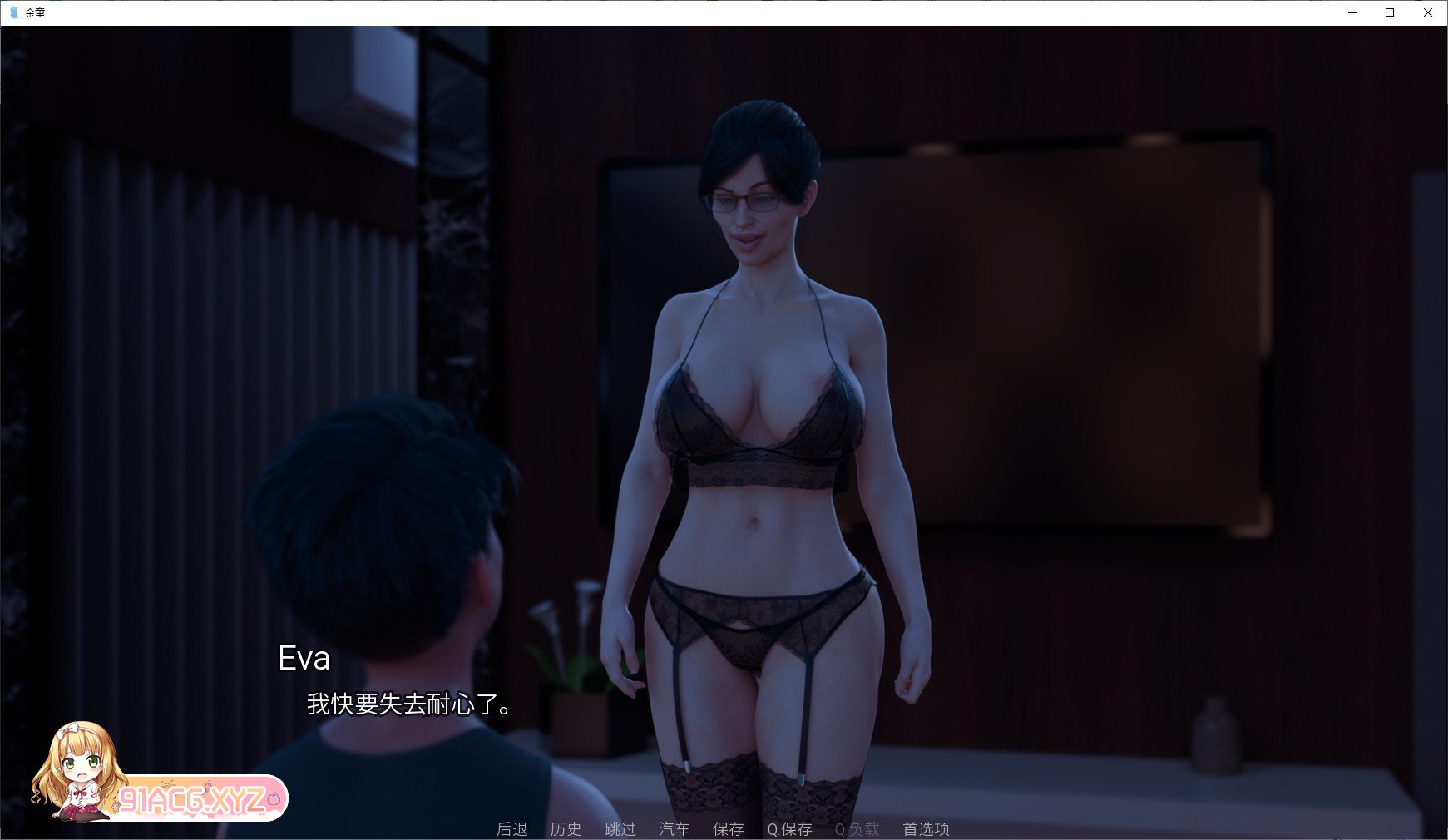Open the 历史 dialogue history screen

[x=567, y=829]
